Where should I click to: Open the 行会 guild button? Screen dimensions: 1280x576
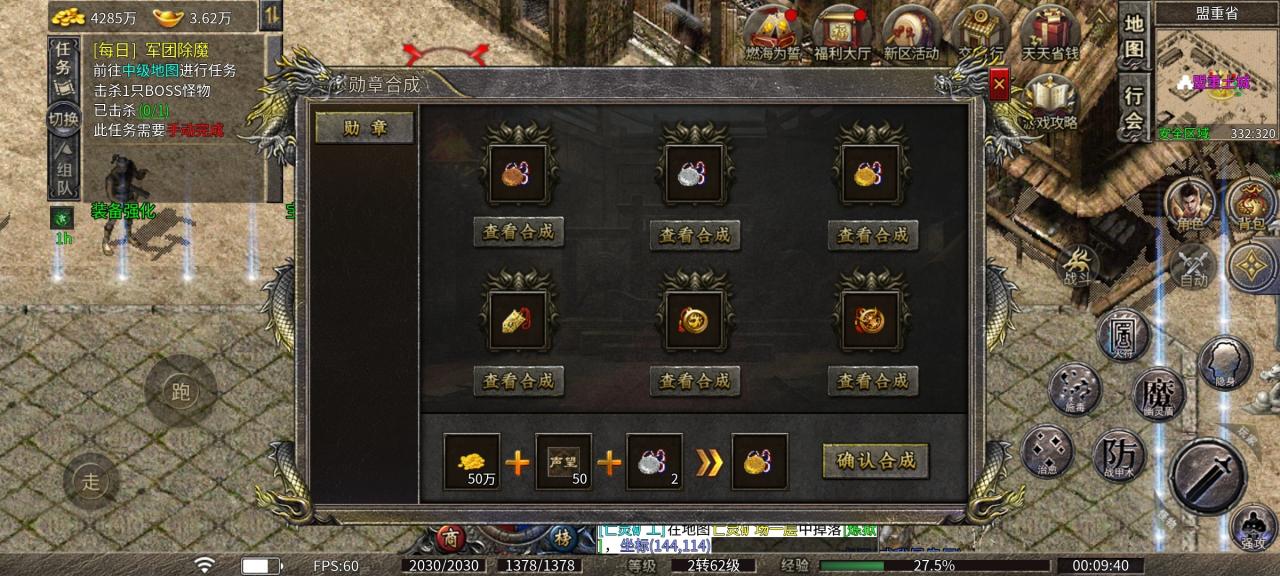[1133, 108]
